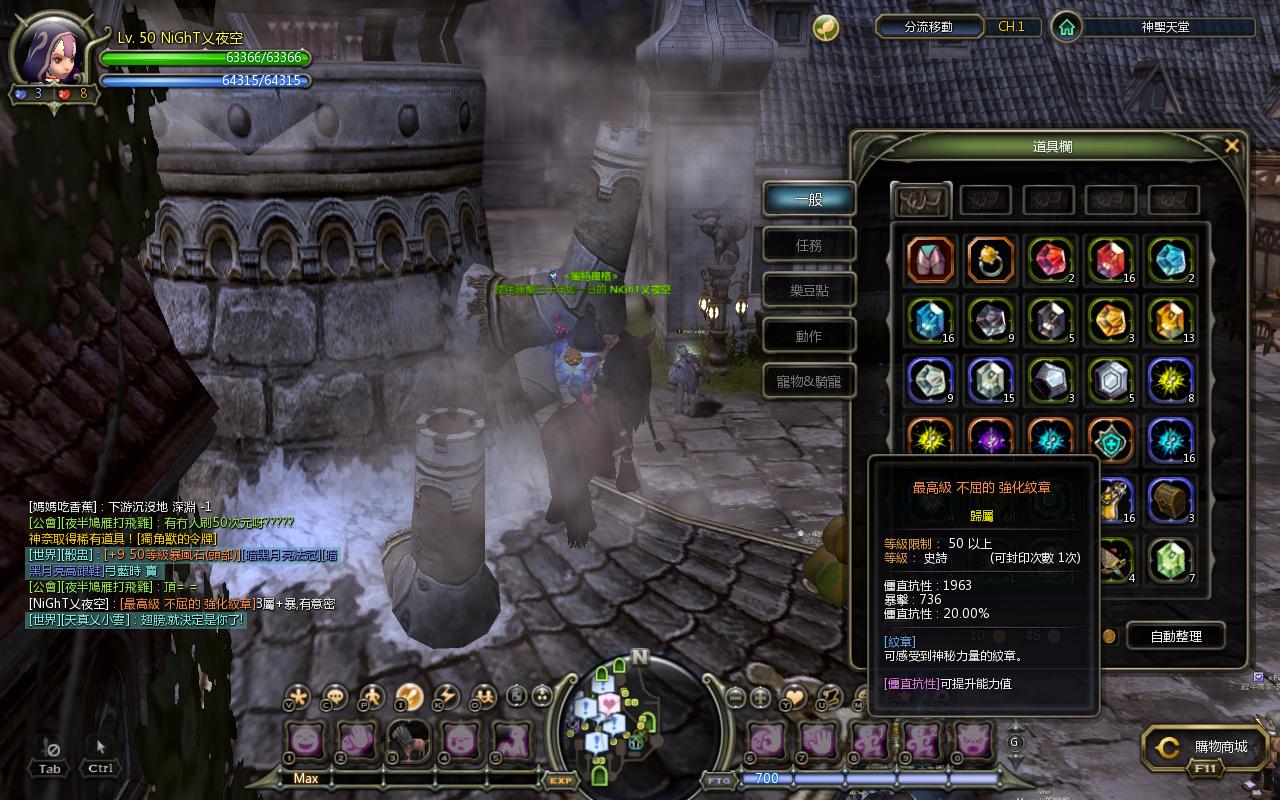Select the pink armor item in inventory
Screen dimensions: 1280x800
pyautogui.click(x=930, y=260)
